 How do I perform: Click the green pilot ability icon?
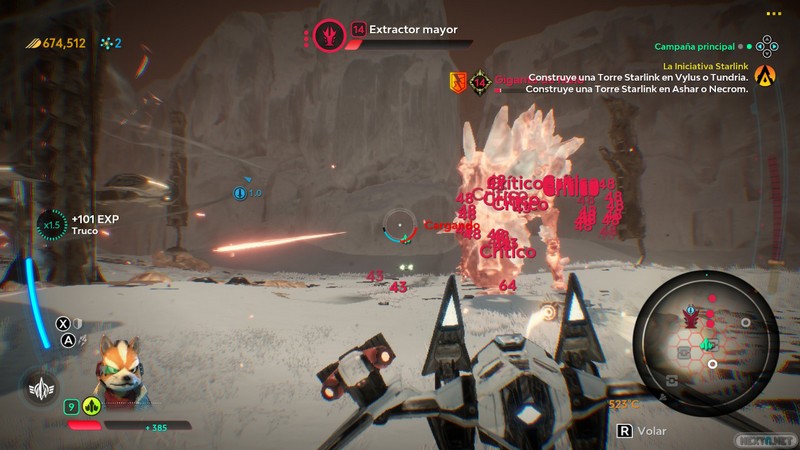91,406
